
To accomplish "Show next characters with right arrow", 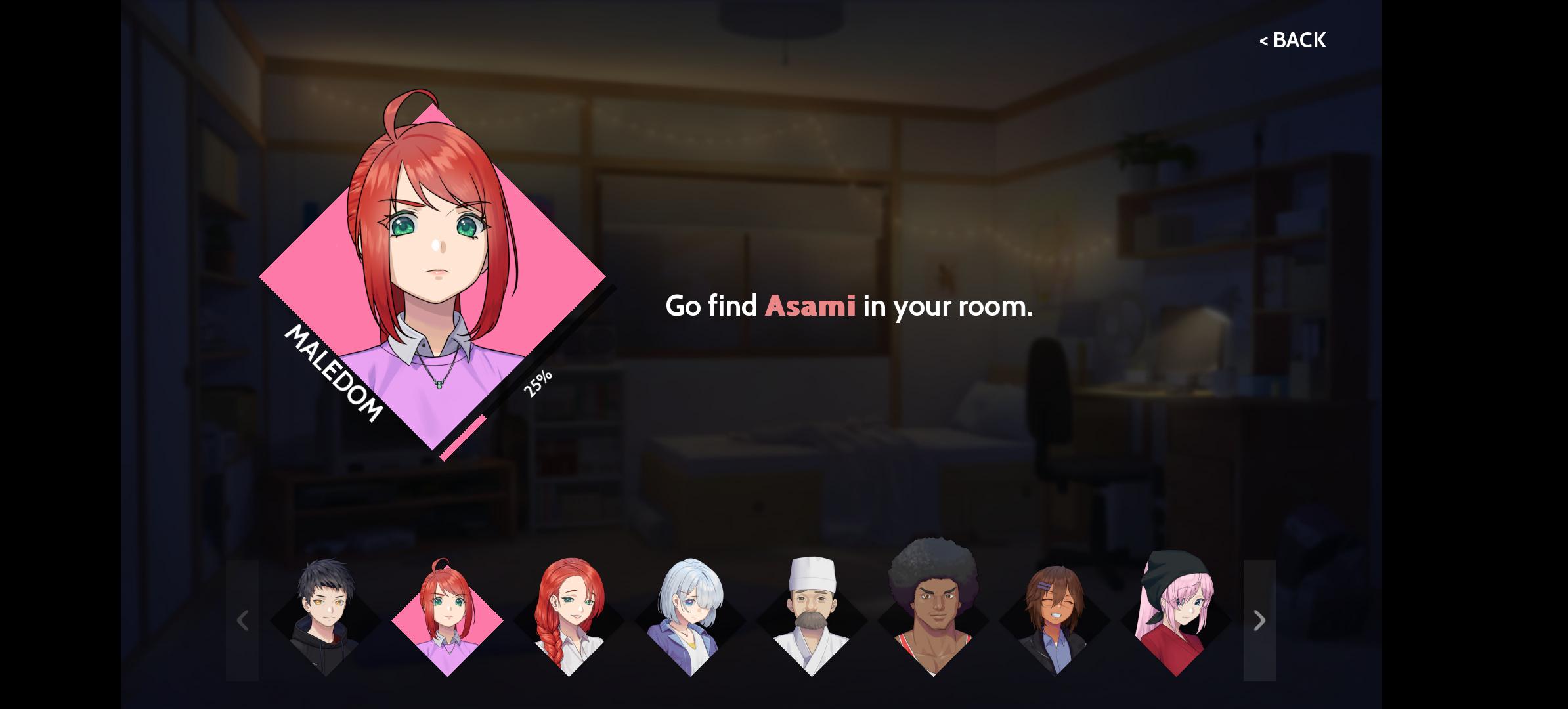I will click(x=1259, y=620).
